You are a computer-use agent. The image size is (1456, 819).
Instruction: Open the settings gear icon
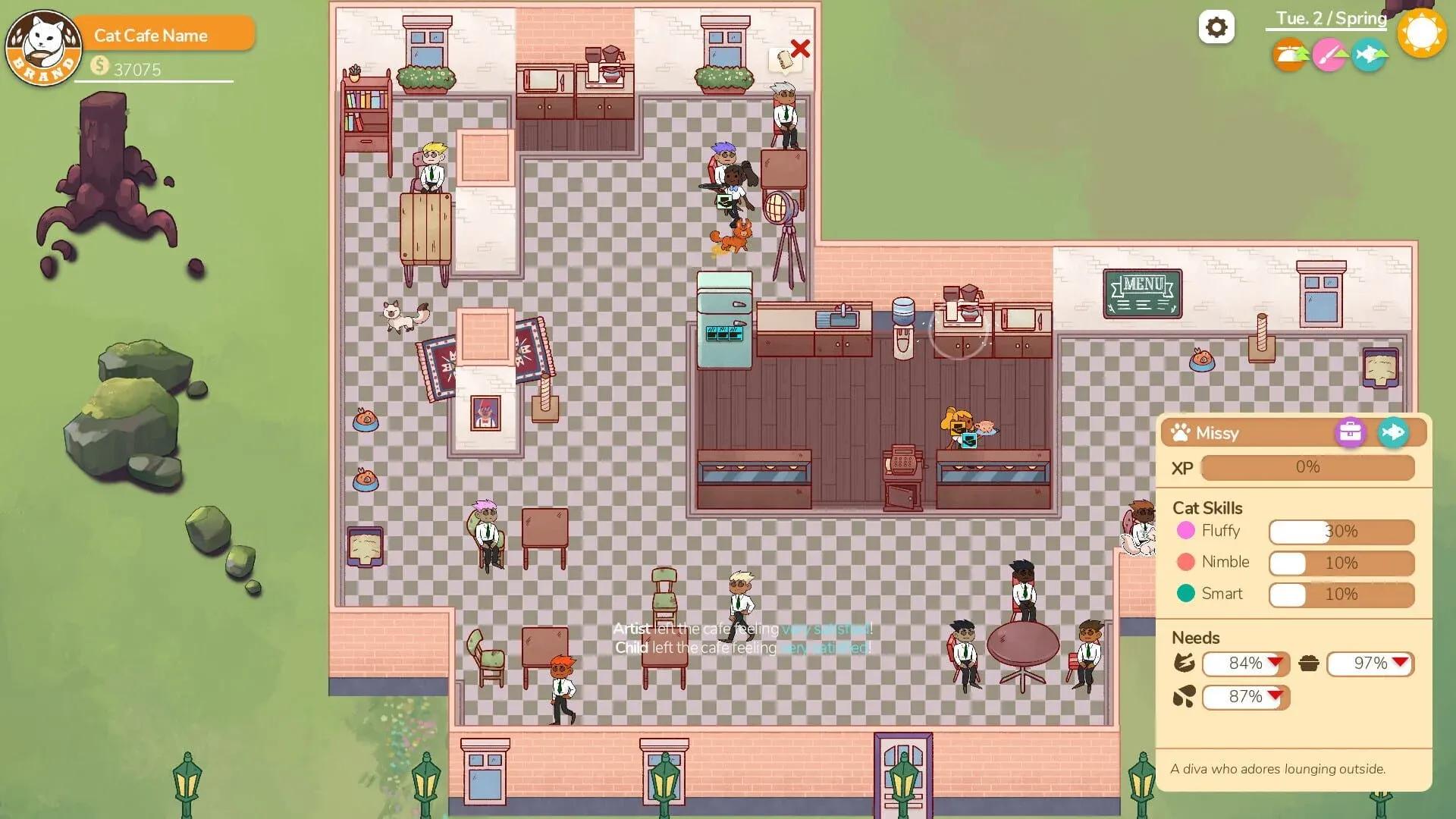tap(1217, 27)
